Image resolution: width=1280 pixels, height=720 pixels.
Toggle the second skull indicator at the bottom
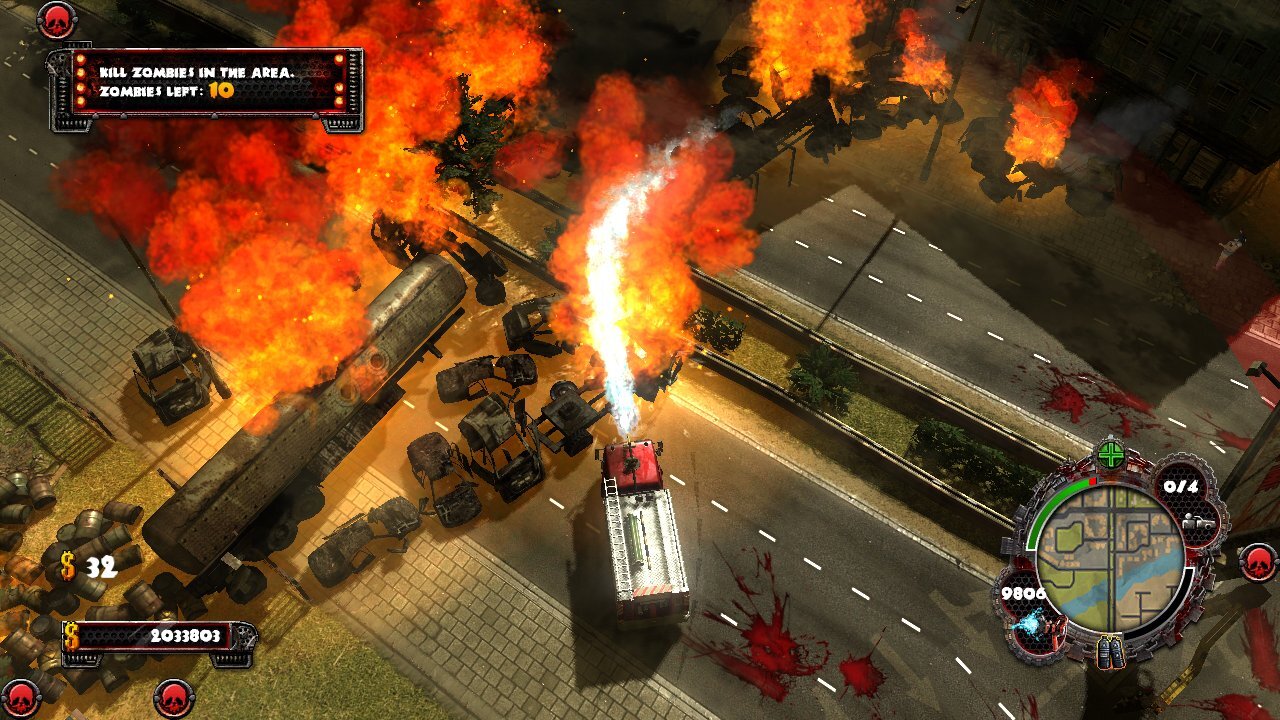click(173, 697)
